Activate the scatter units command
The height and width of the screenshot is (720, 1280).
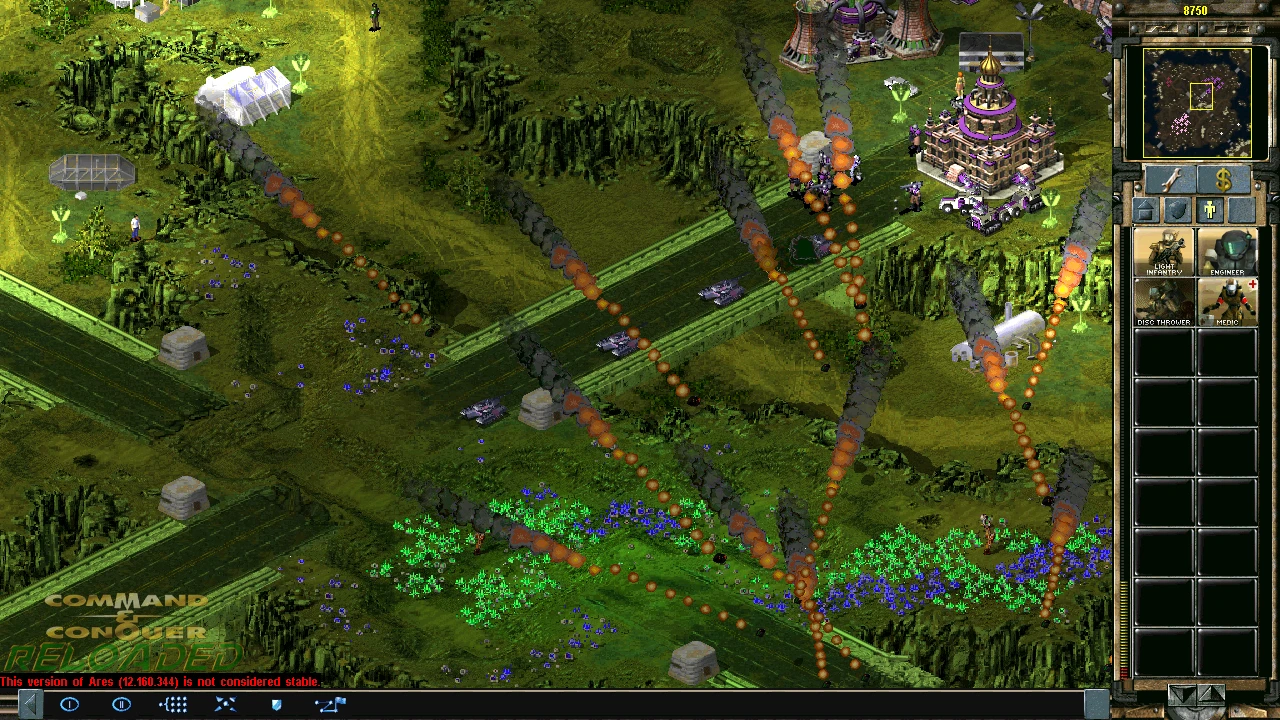tap(226, 705)
